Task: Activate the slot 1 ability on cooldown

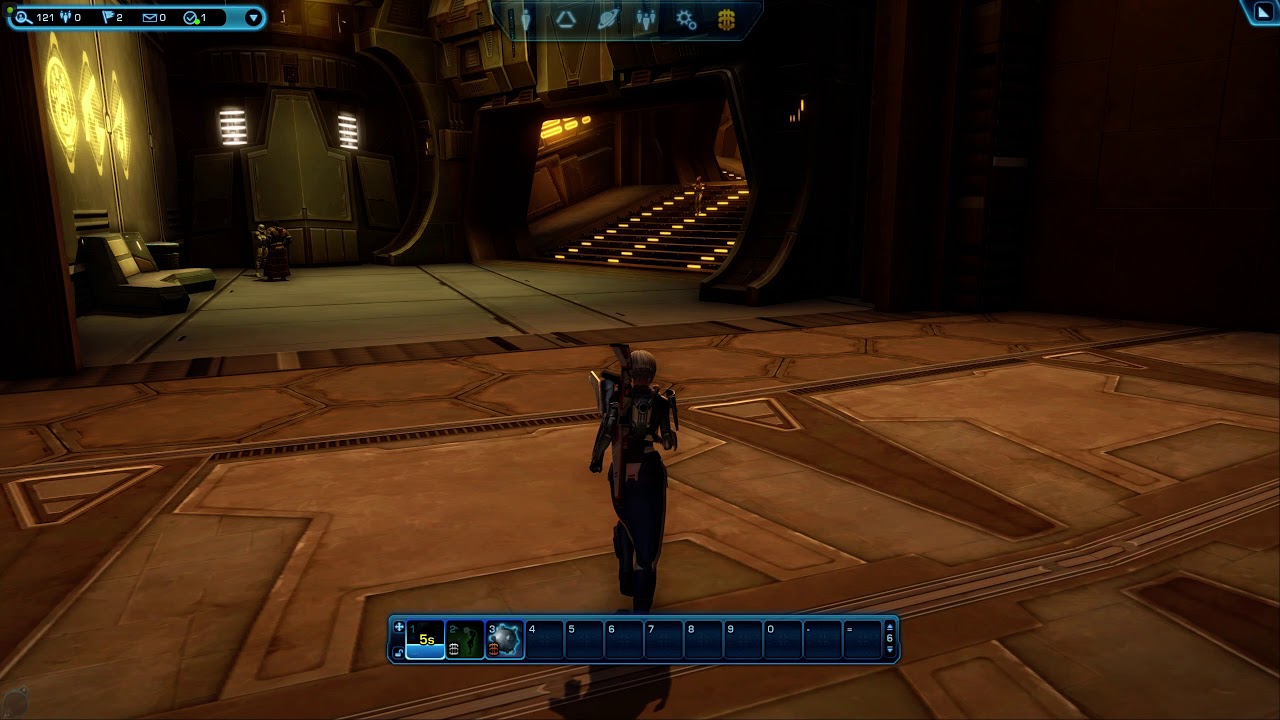Action: coord(426,640)
